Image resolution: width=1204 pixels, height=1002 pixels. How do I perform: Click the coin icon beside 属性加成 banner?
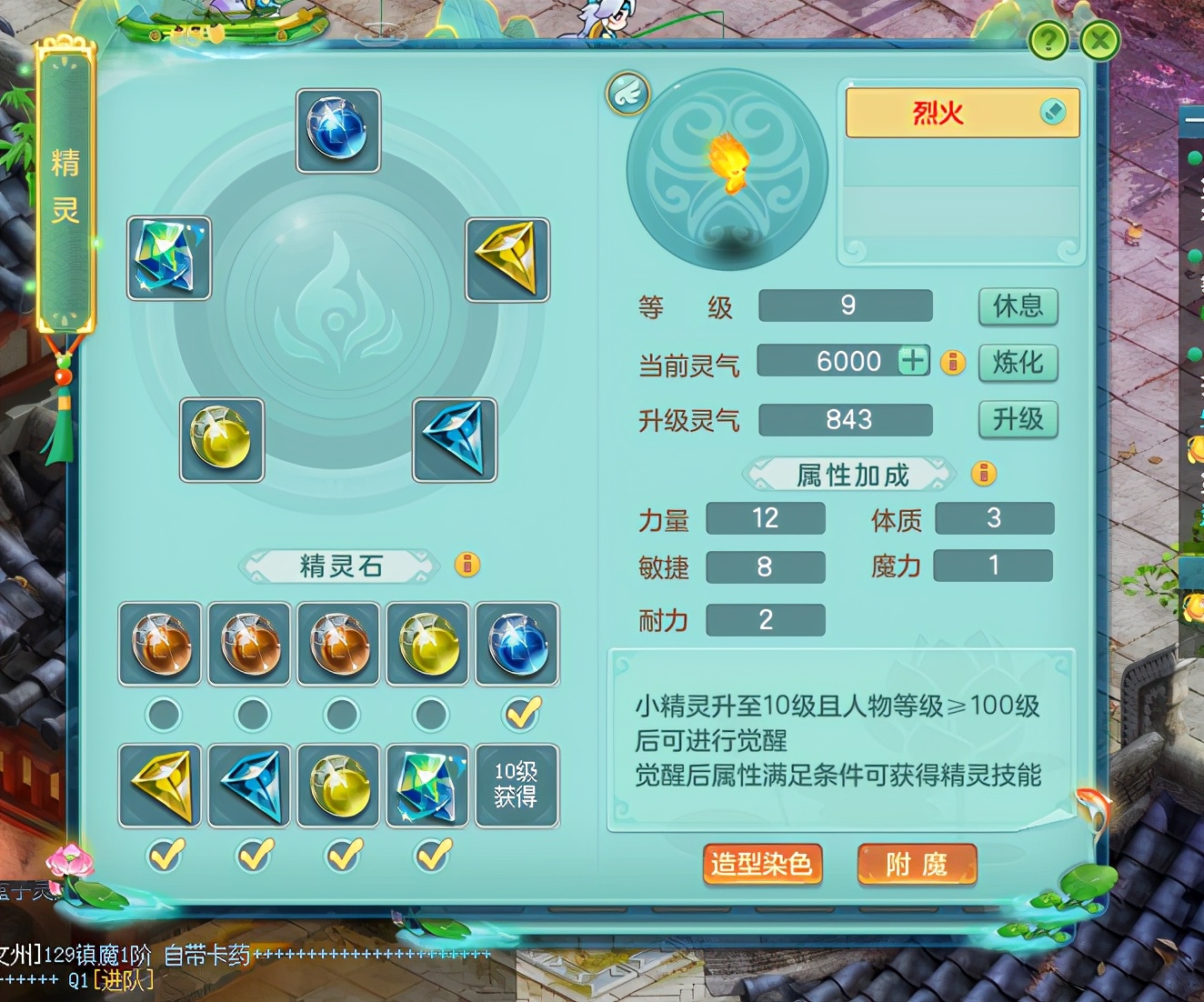(983, 474)
